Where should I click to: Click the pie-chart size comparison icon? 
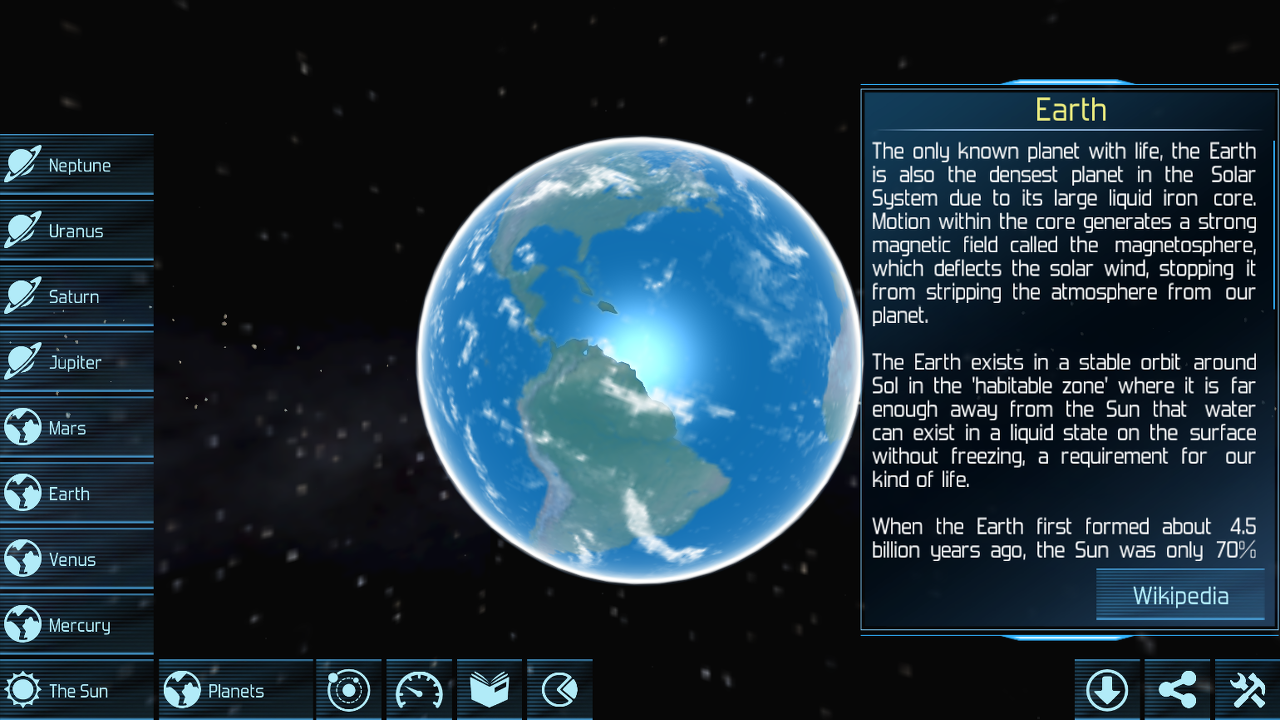(559, 689)
